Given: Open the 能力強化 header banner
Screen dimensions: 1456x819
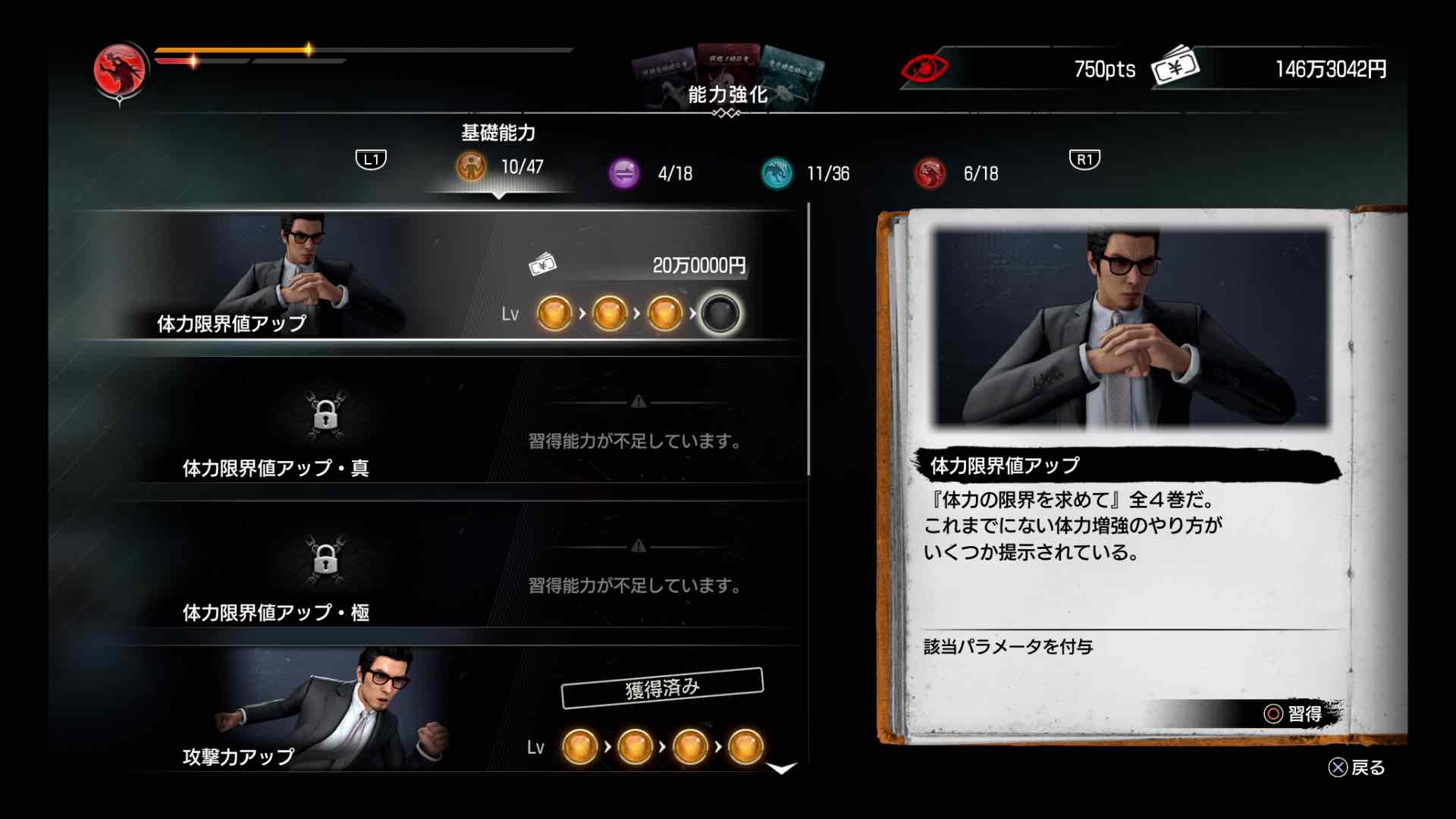Looking at the screenshot, I should coord(729,96).
